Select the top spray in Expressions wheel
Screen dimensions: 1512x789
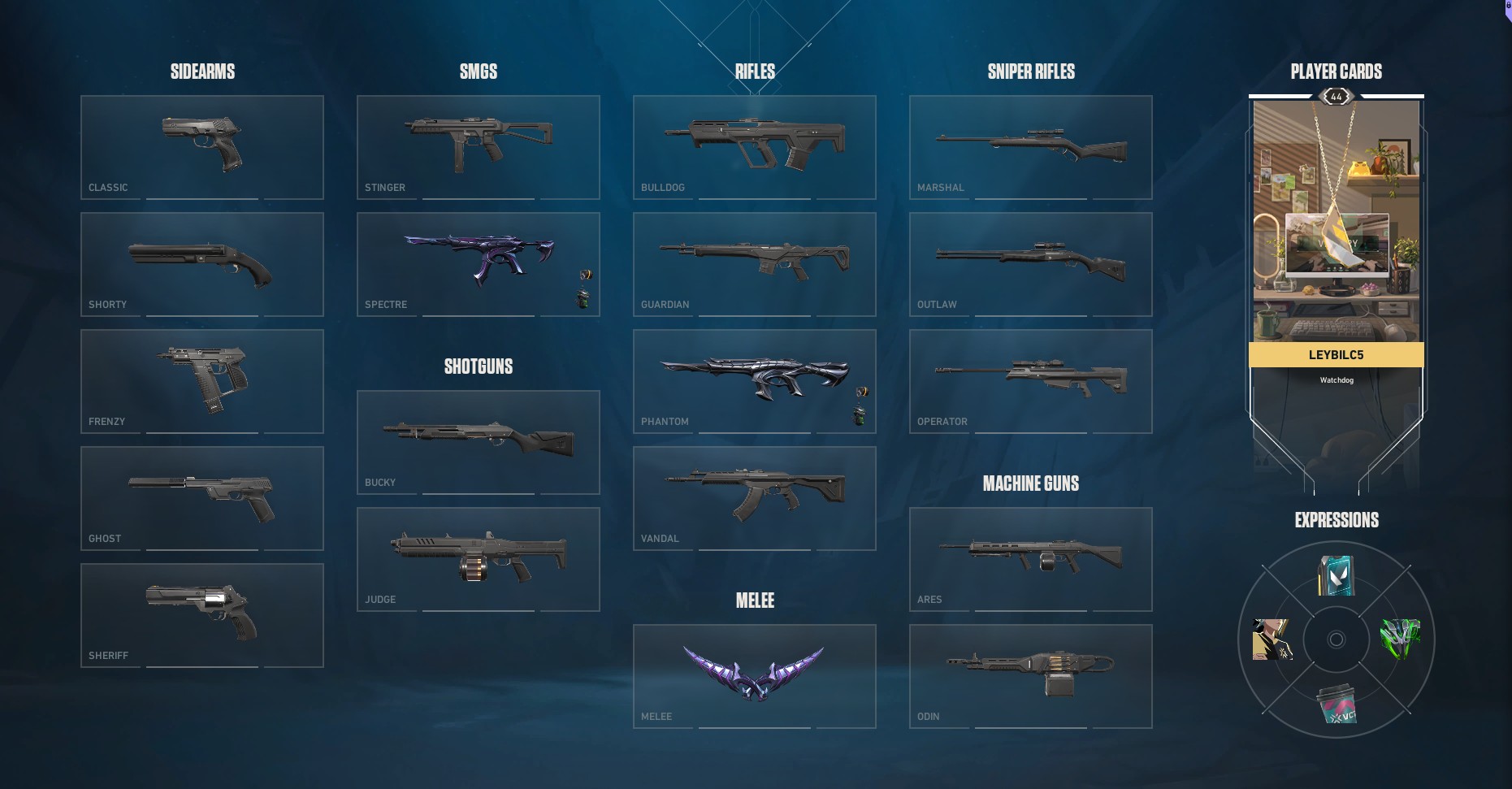click(1336, 575)
